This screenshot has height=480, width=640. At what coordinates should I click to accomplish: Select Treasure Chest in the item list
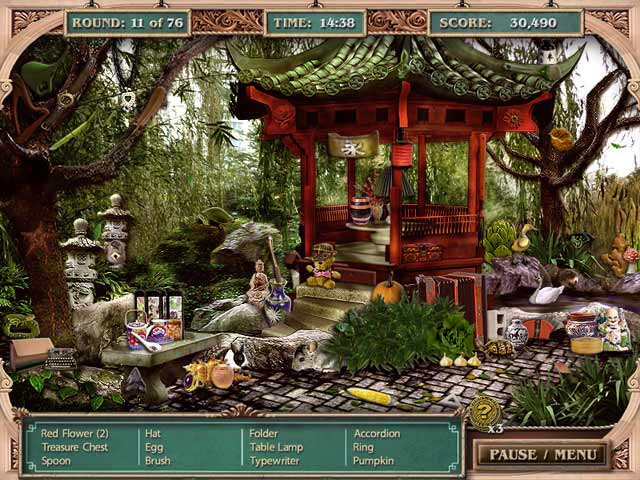[75, 447]
